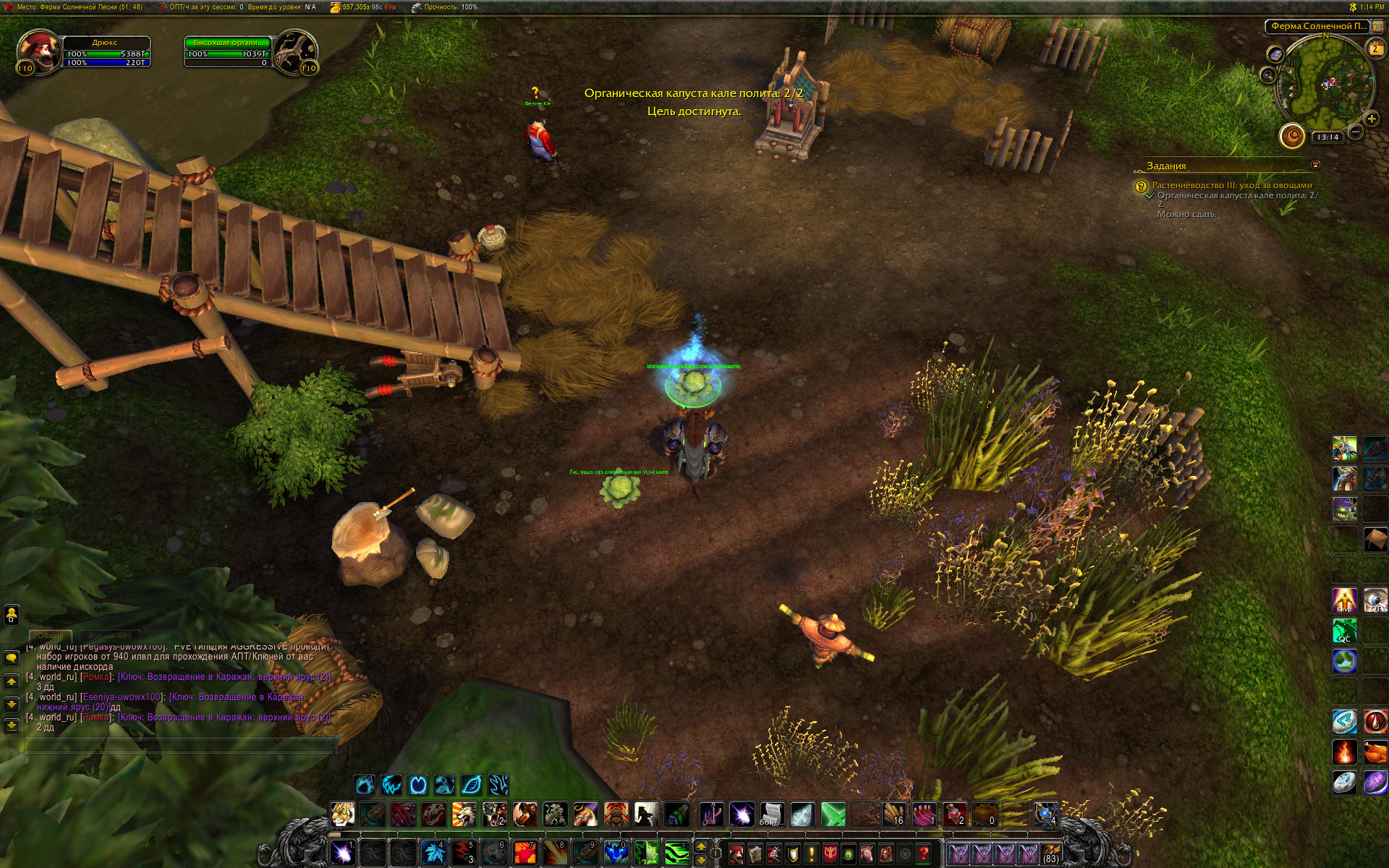Use the tiger face ability icon

coord(343,814)
